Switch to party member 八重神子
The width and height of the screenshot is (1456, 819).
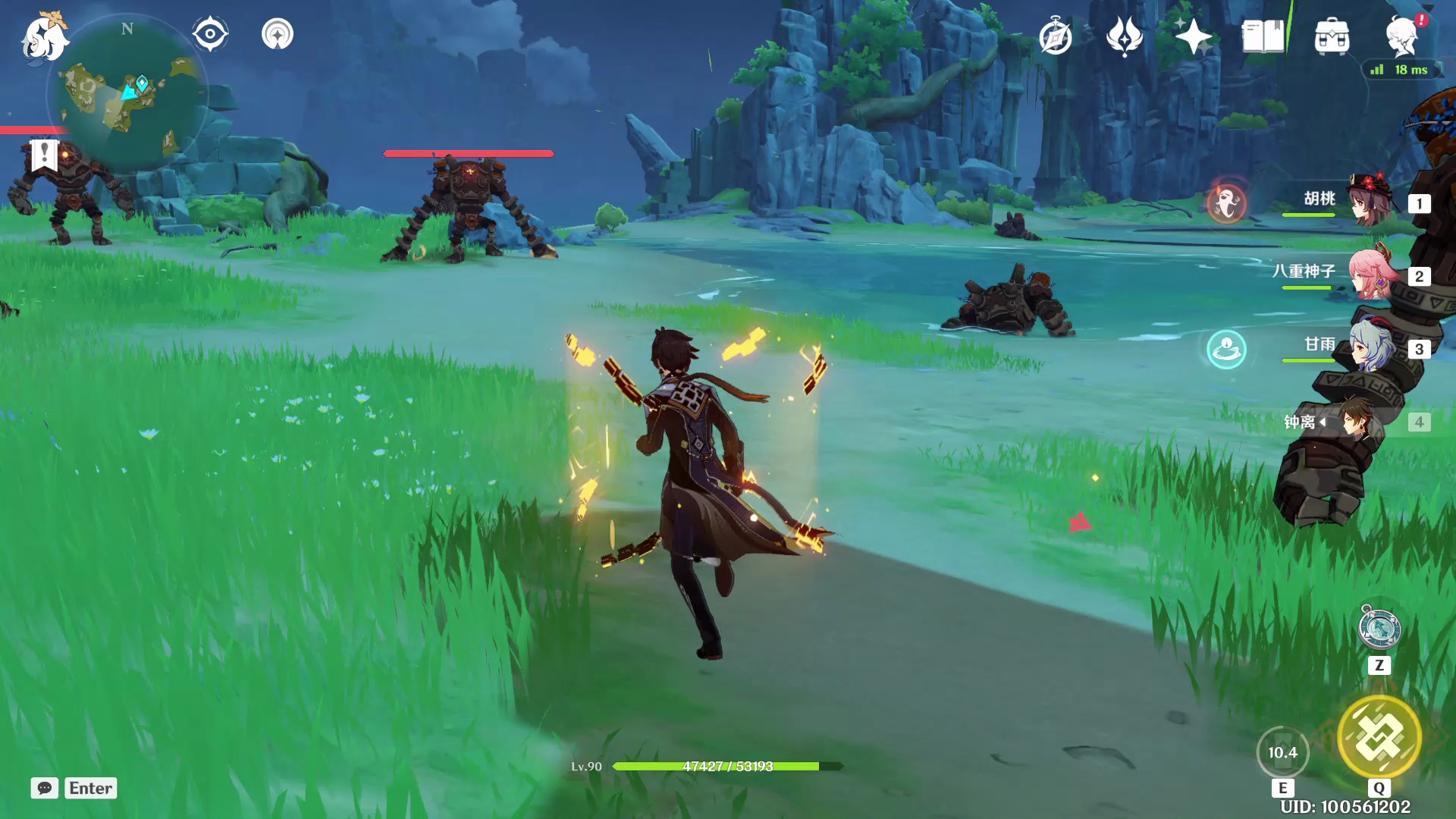pyautogui.click(x=1371, y=274)
